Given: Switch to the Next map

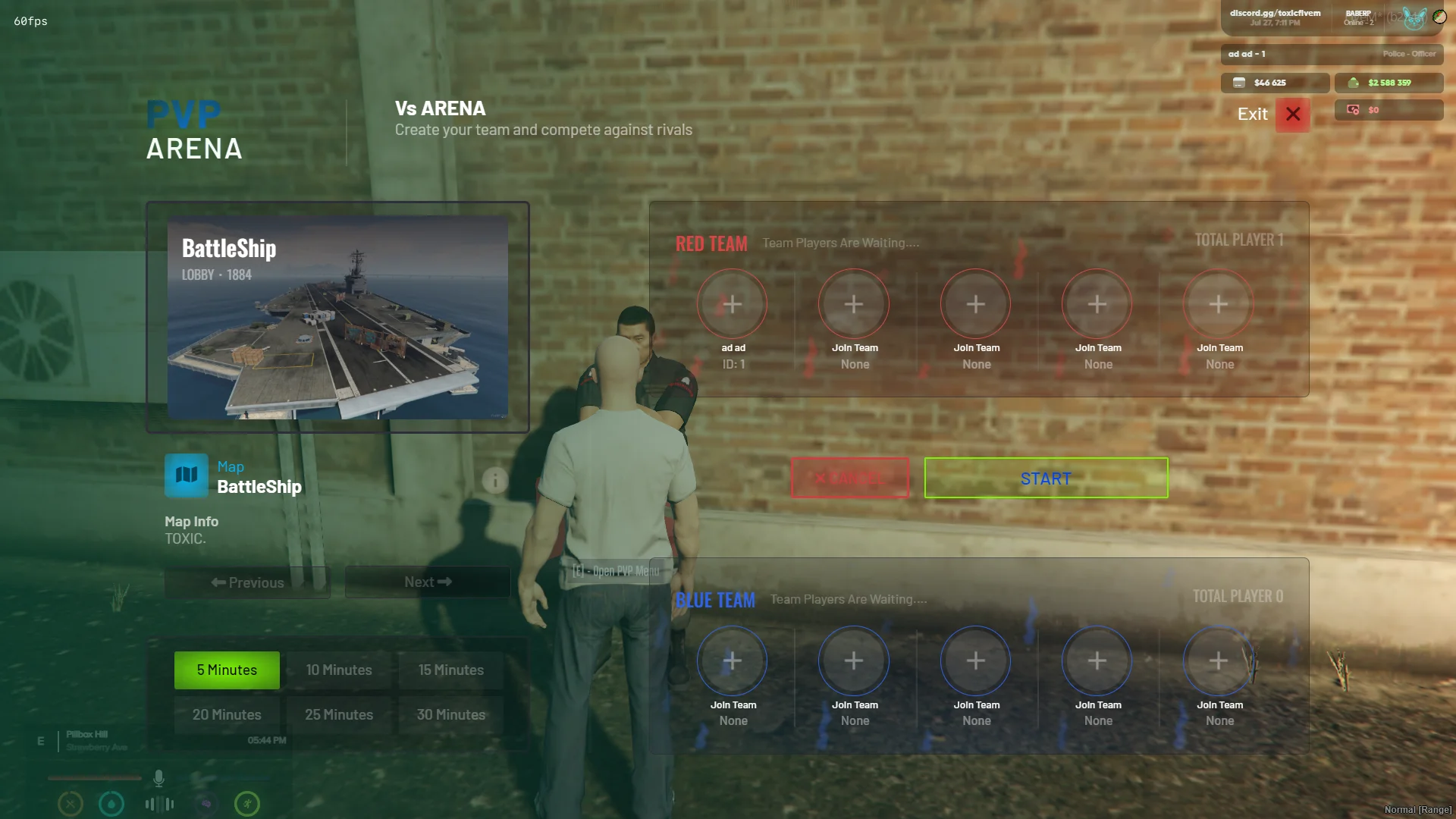Looking at the screenshot, I should click(428, 582).
